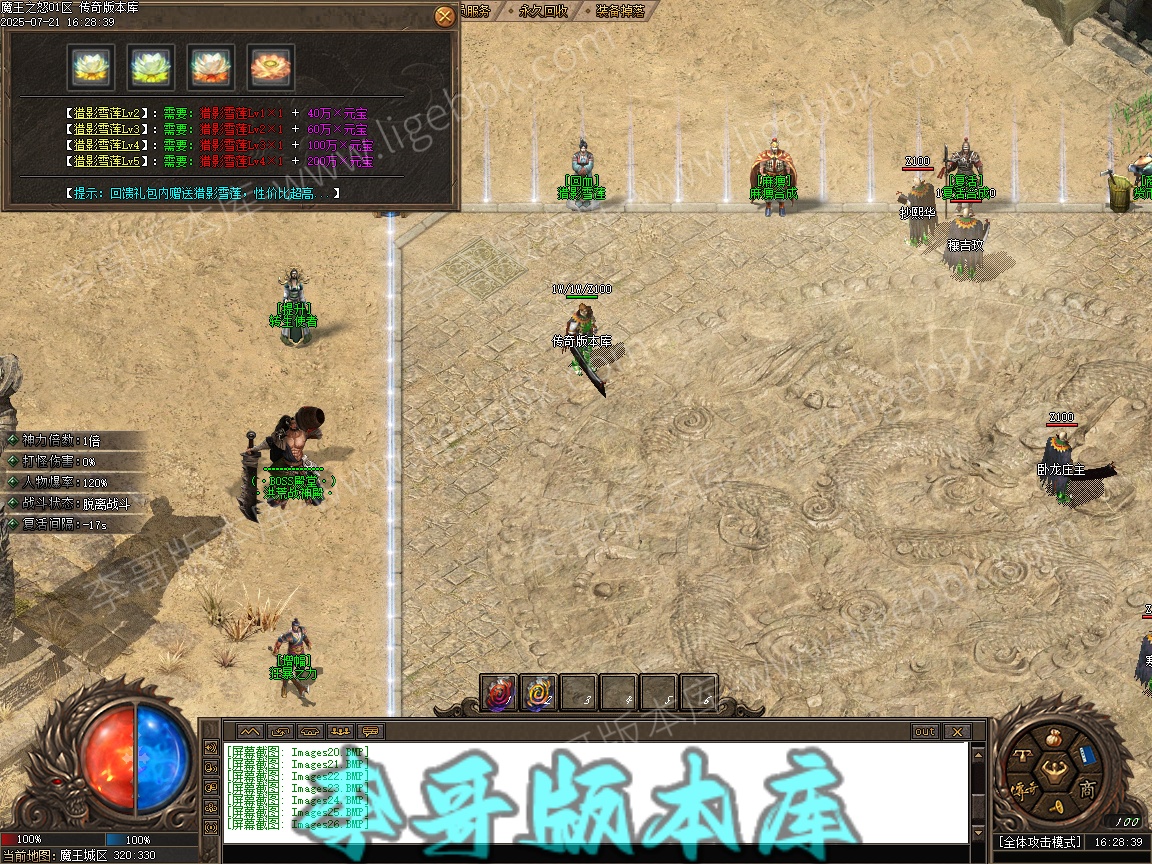Activate the skill in hotbar slot 1
The image size is (1152, 864).
499,693
